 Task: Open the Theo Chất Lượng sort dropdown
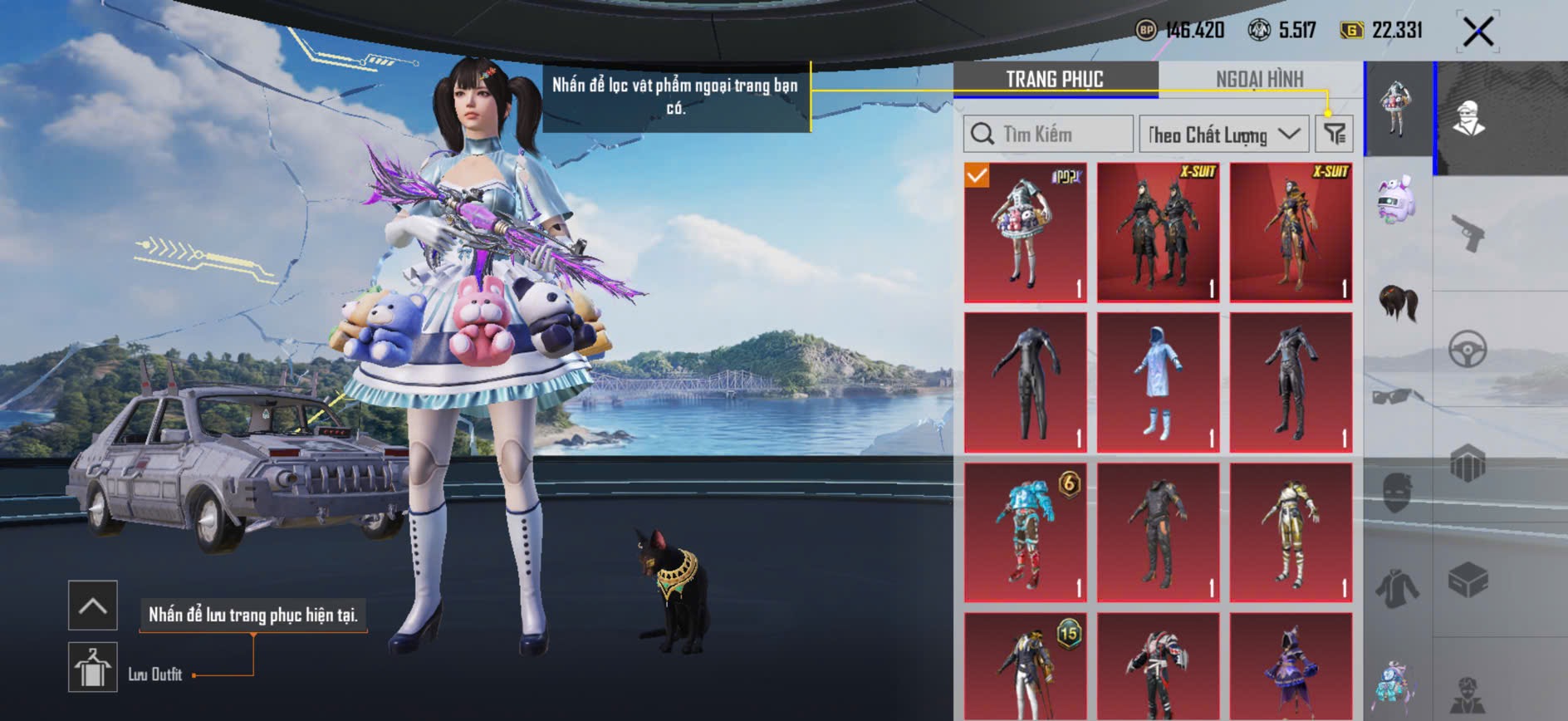(1223, 134)
